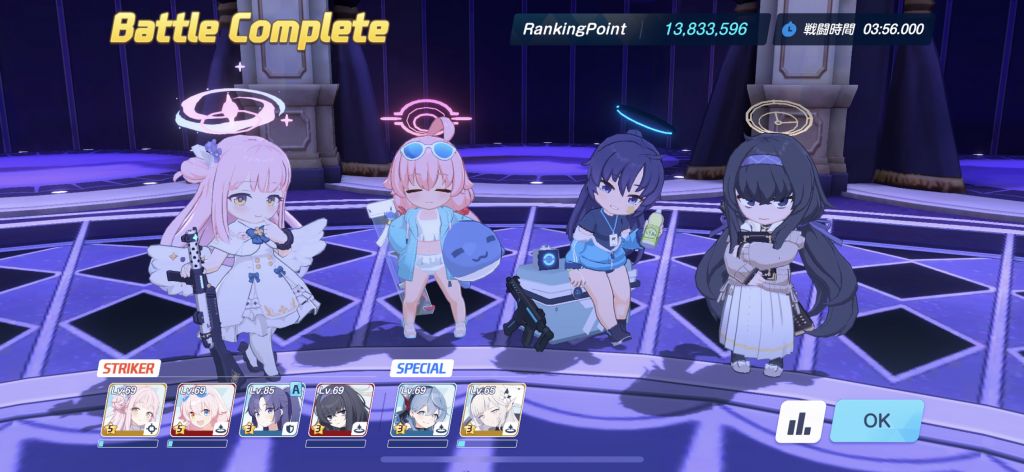Open the battle statistics bar-chart button
This screenshot has width=1024, height=472.
800,421
